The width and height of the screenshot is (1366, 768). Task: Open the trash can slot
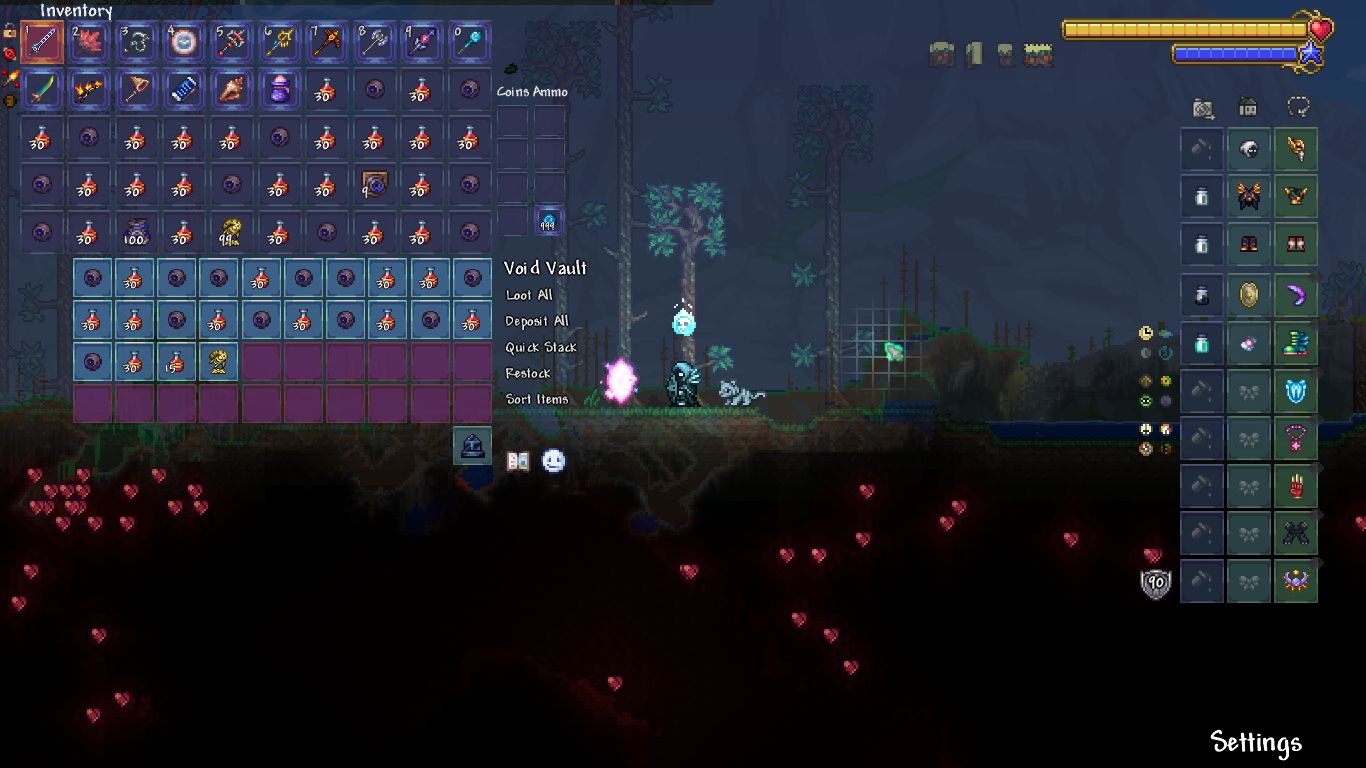point(472,445)
